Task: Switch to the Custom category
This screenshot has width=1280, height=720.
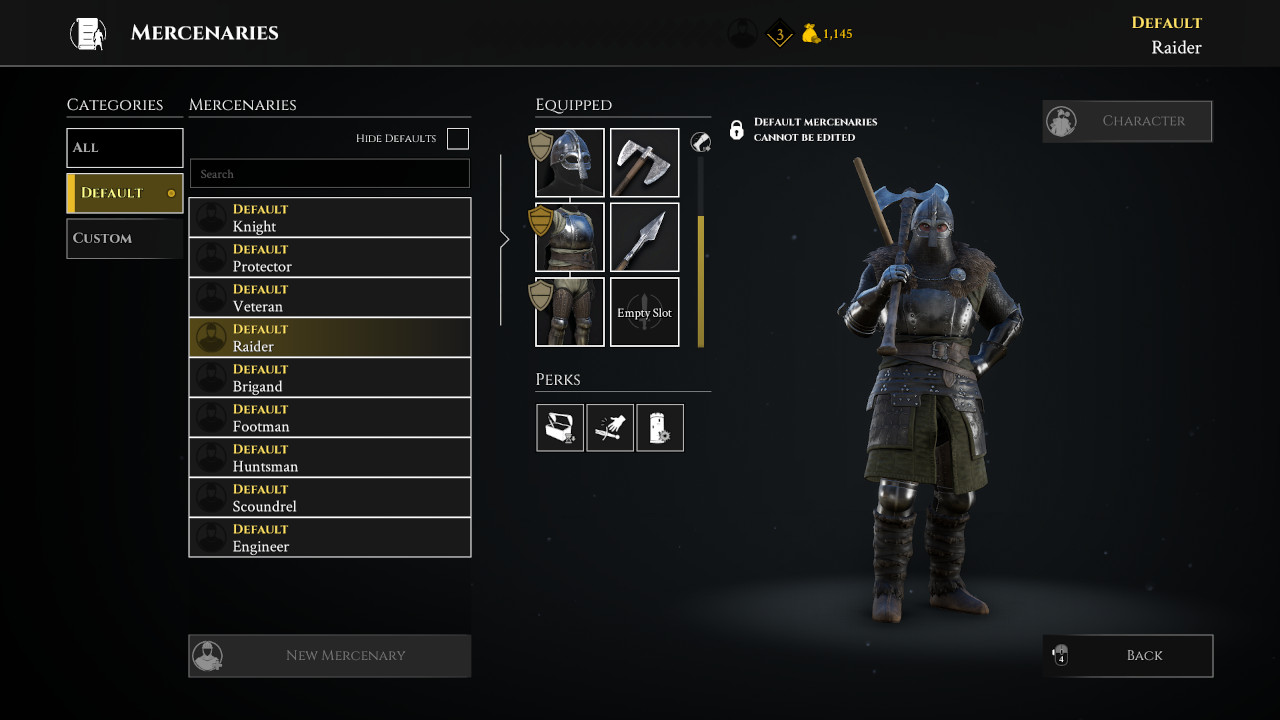Action: tap(124, 238)
